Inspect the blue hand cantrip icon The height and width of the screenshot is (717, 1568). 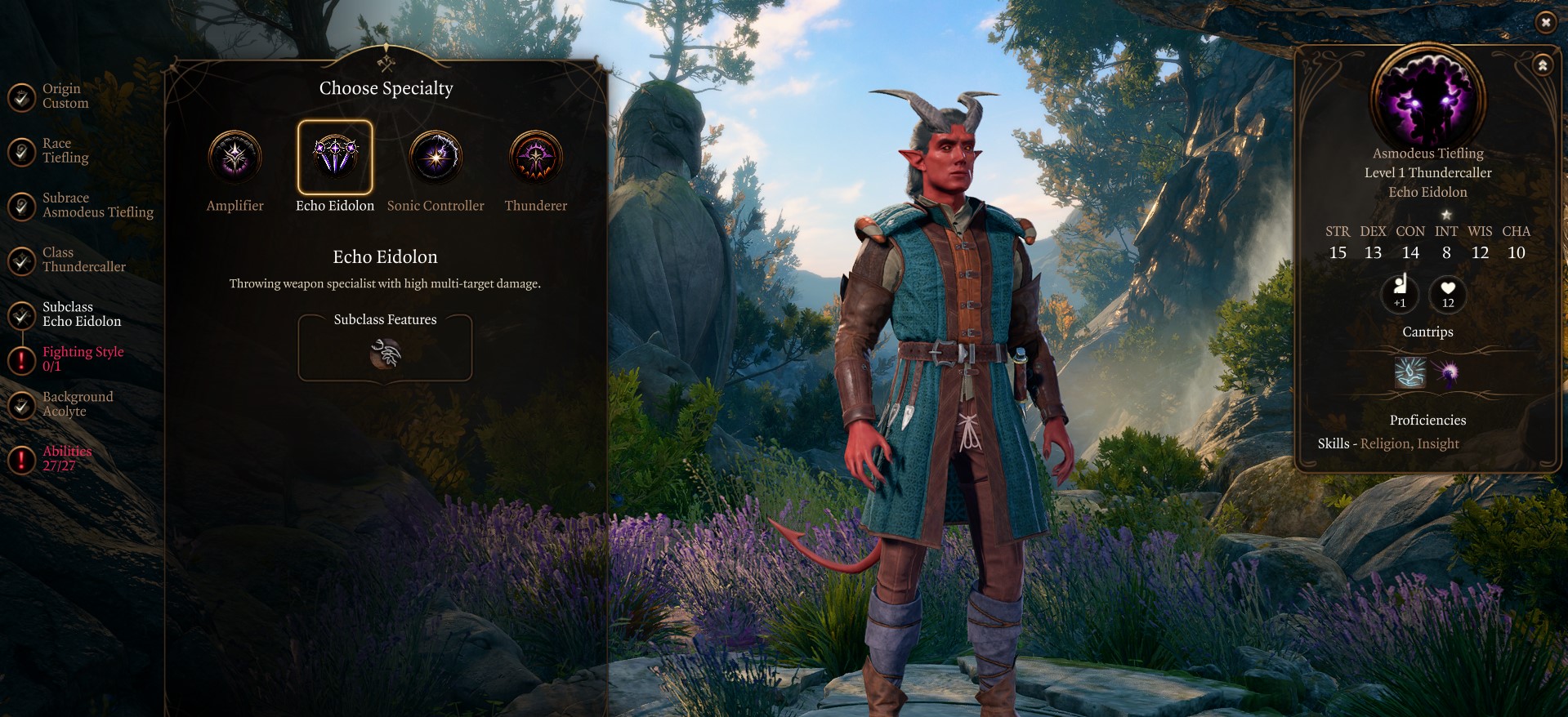tap(1410, 373)
